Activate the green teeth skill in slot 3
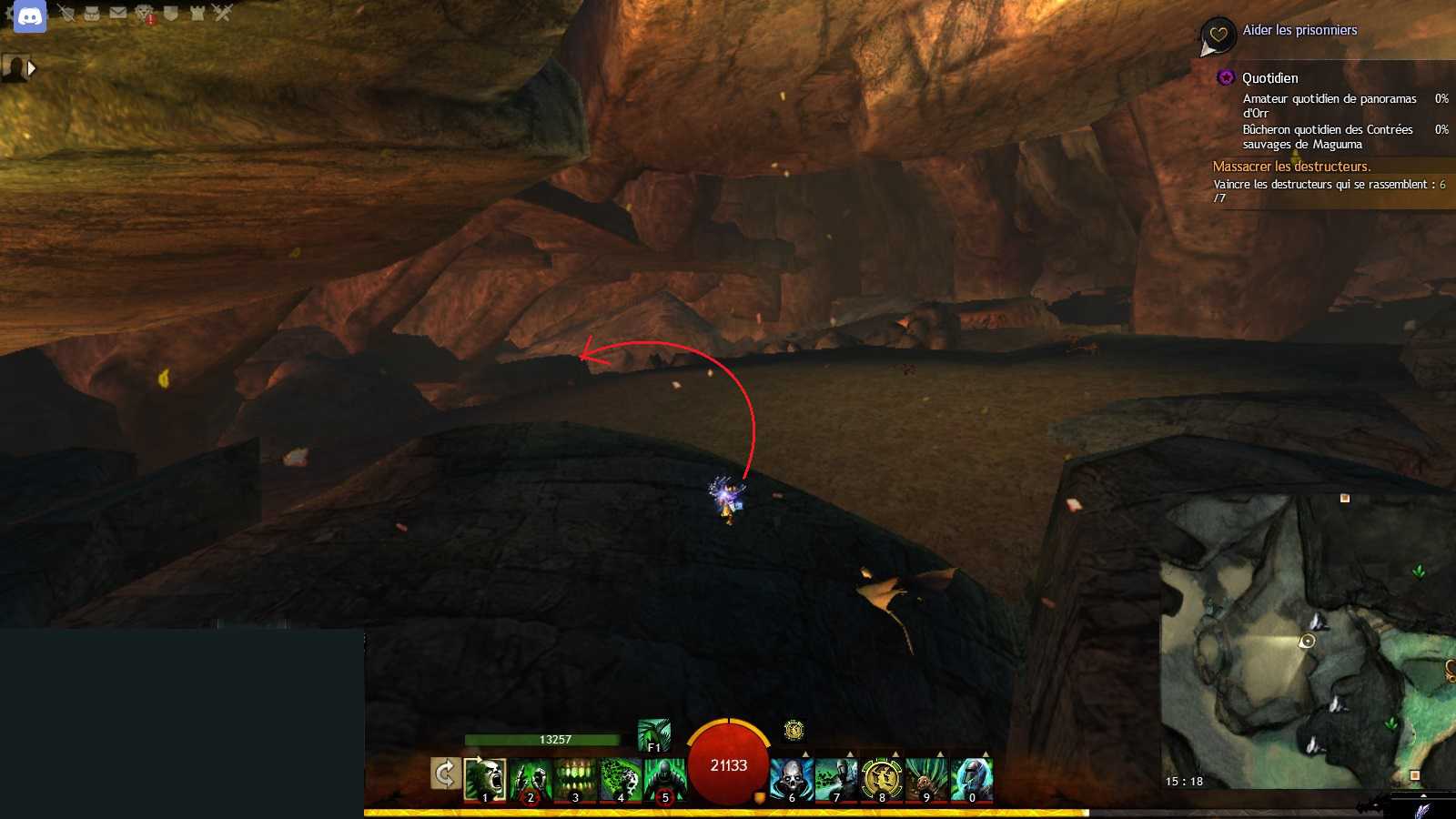The width and height of the screenshot is (1456, 819). pyautogui.click(x=575, y=780)
